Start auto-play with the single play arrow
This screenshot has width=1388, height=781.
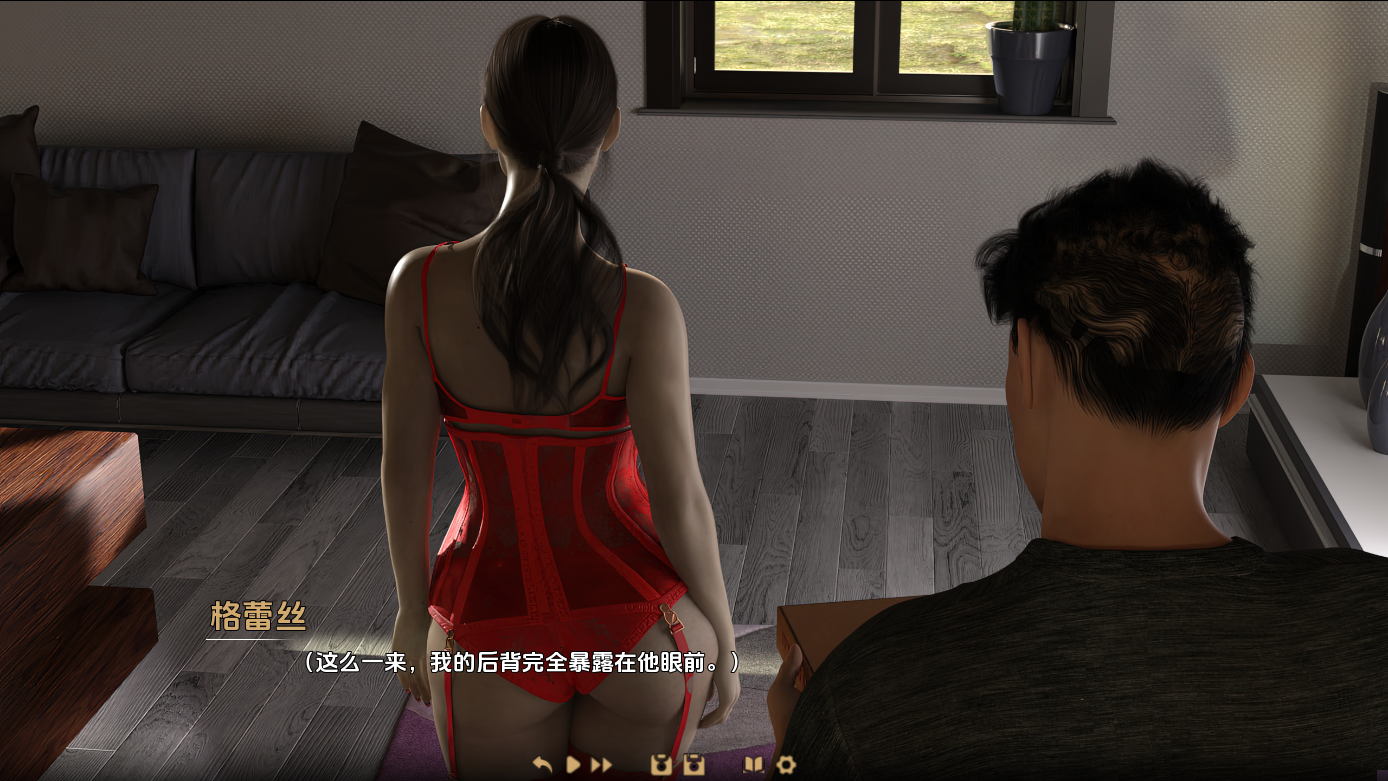tap(573, 765)
